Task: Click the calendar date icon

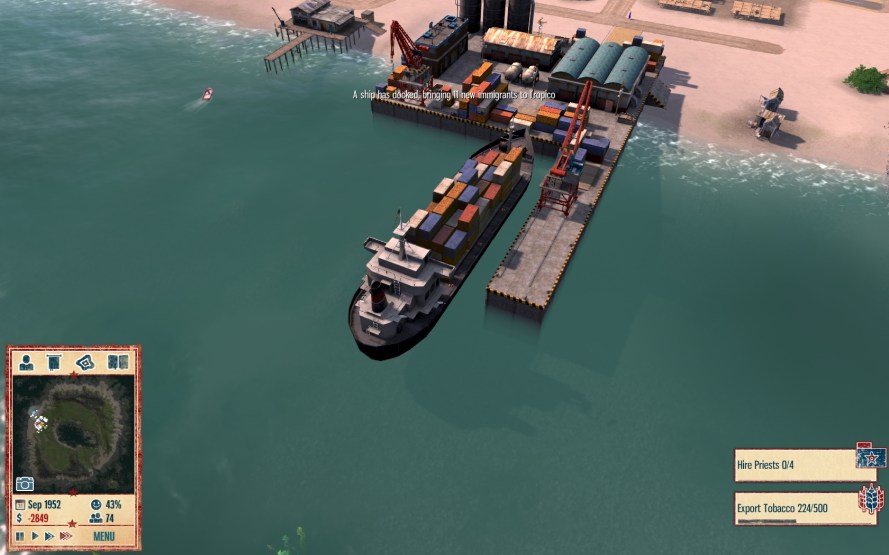Action: point(20,505)
